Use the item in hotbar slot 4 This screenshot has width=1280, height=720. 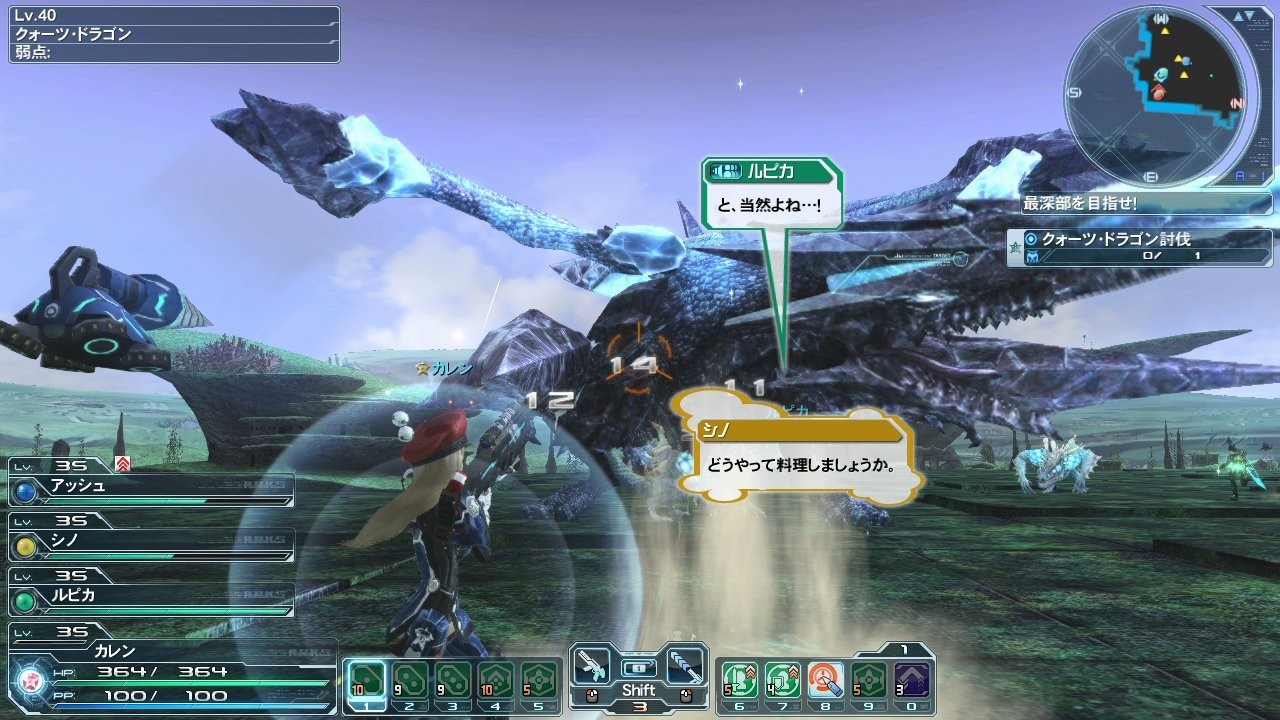(x=496, y=680)
